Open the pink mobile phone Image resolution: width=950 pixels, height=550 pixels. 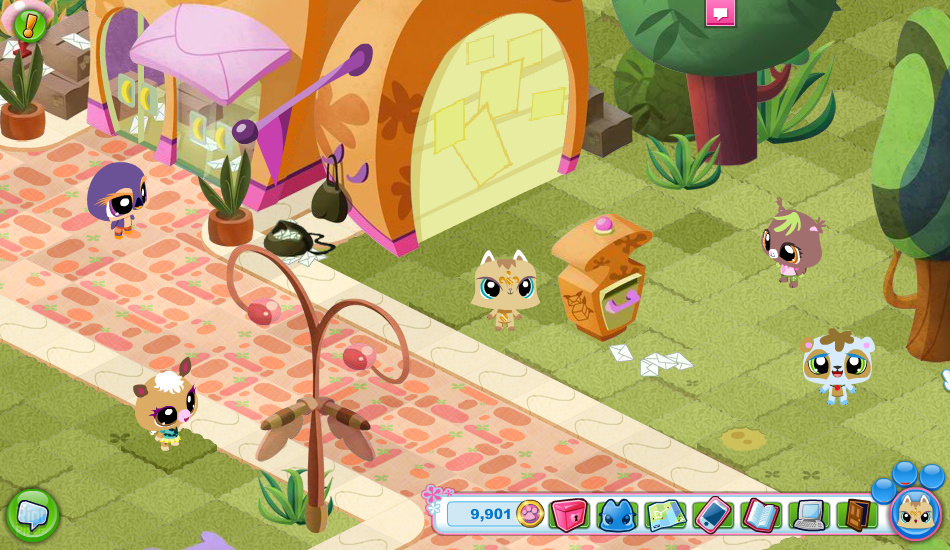(712, 514)
